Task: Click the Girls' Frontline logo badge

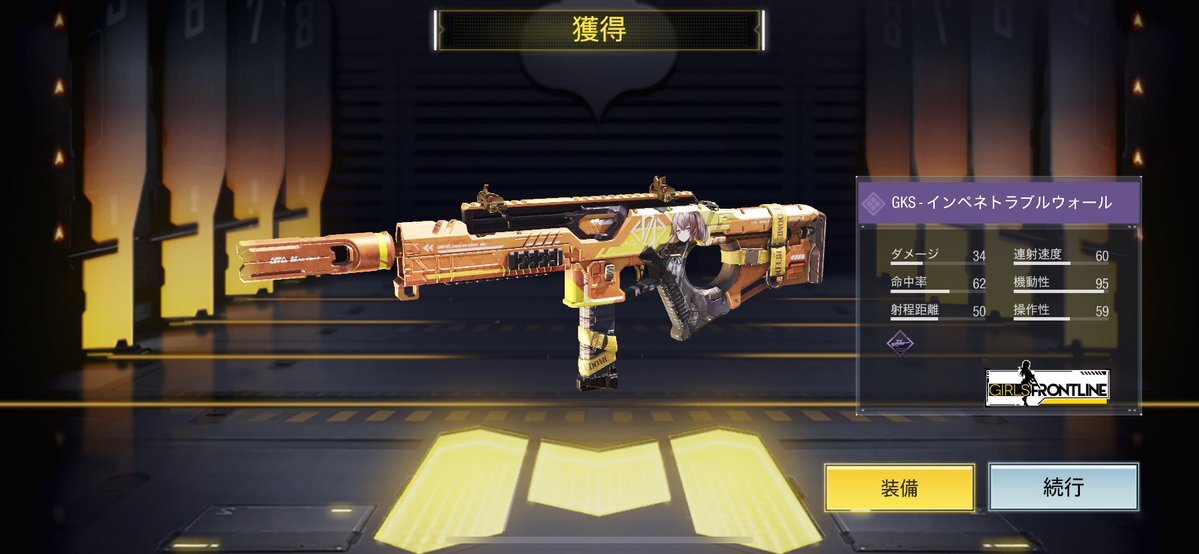Action: 1047,383
